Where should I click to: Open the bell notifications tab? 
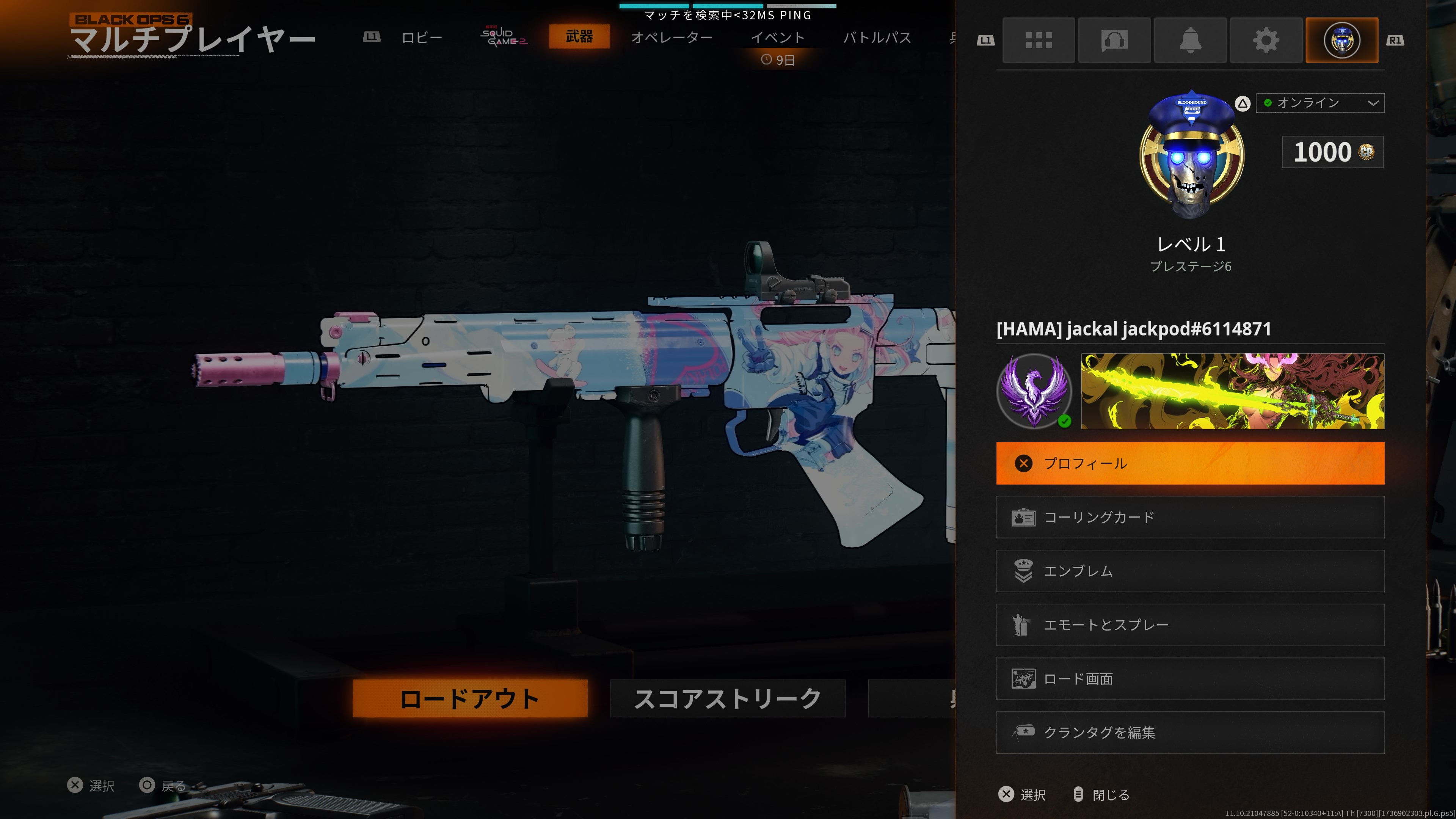pos(1190,40)
